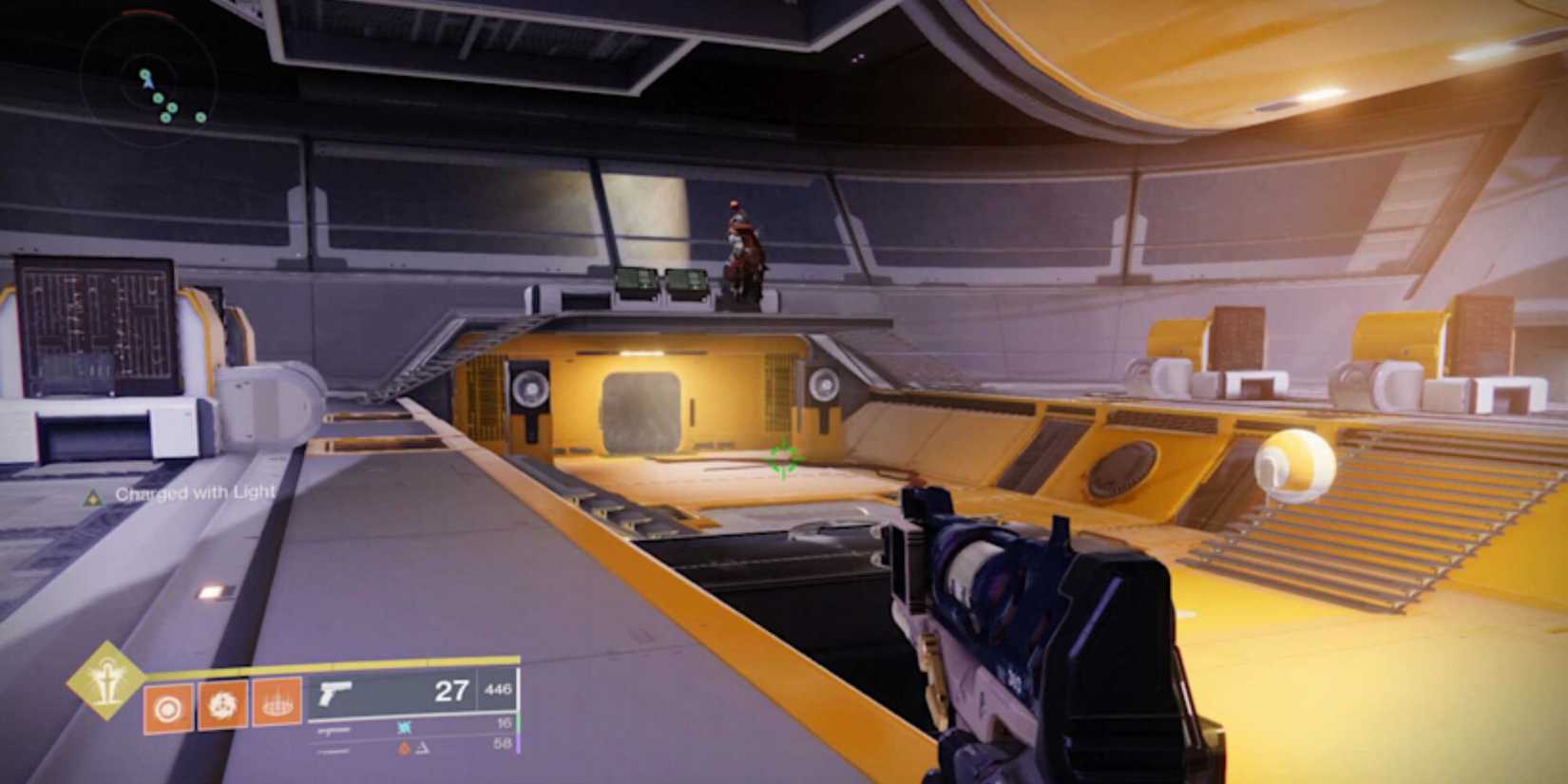
Task: Click the triangle icon before Charged with Light text
Action: tap(91, 493)
